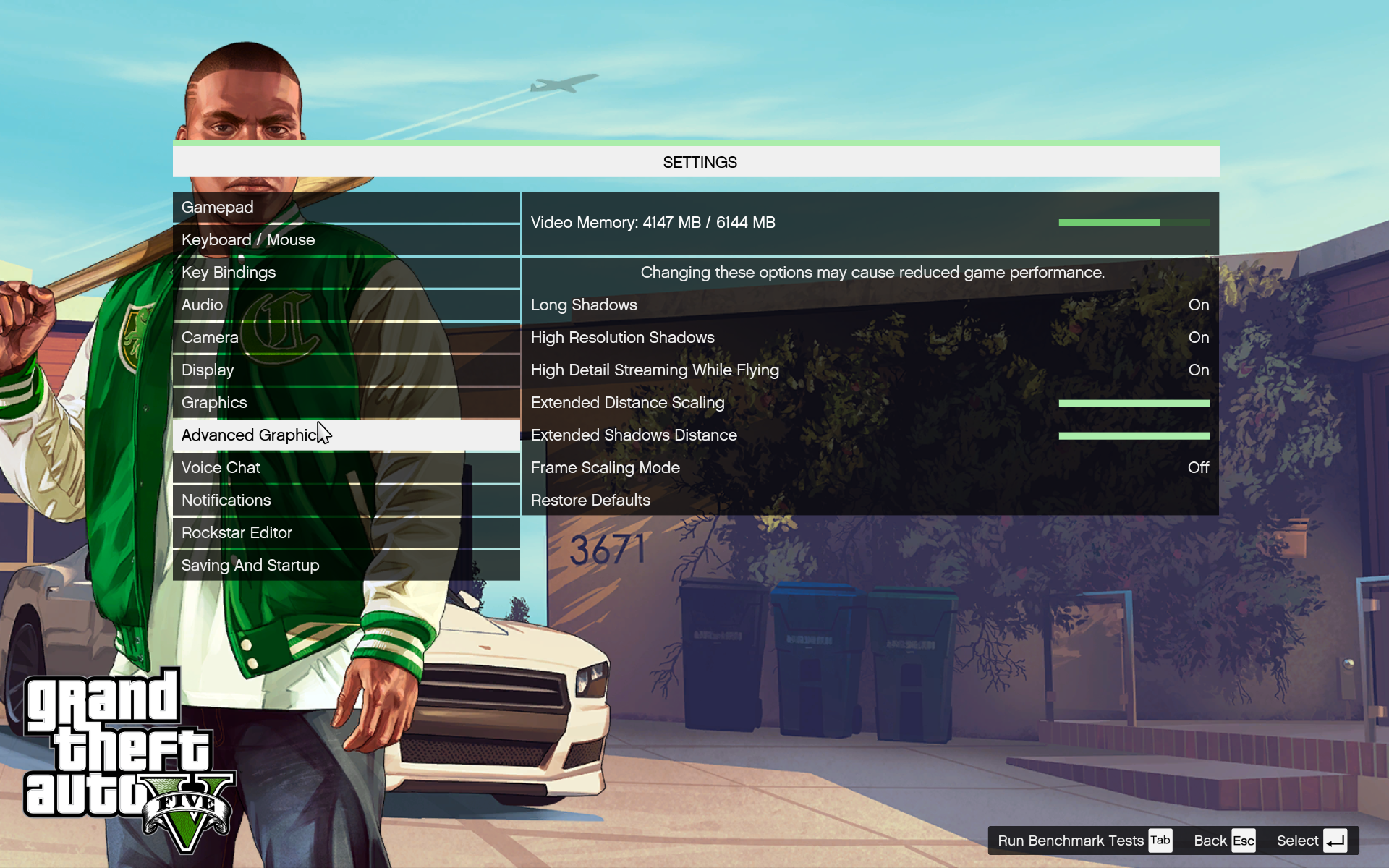
Task: Go to Key Bindings section
Action: coord(346,273)
